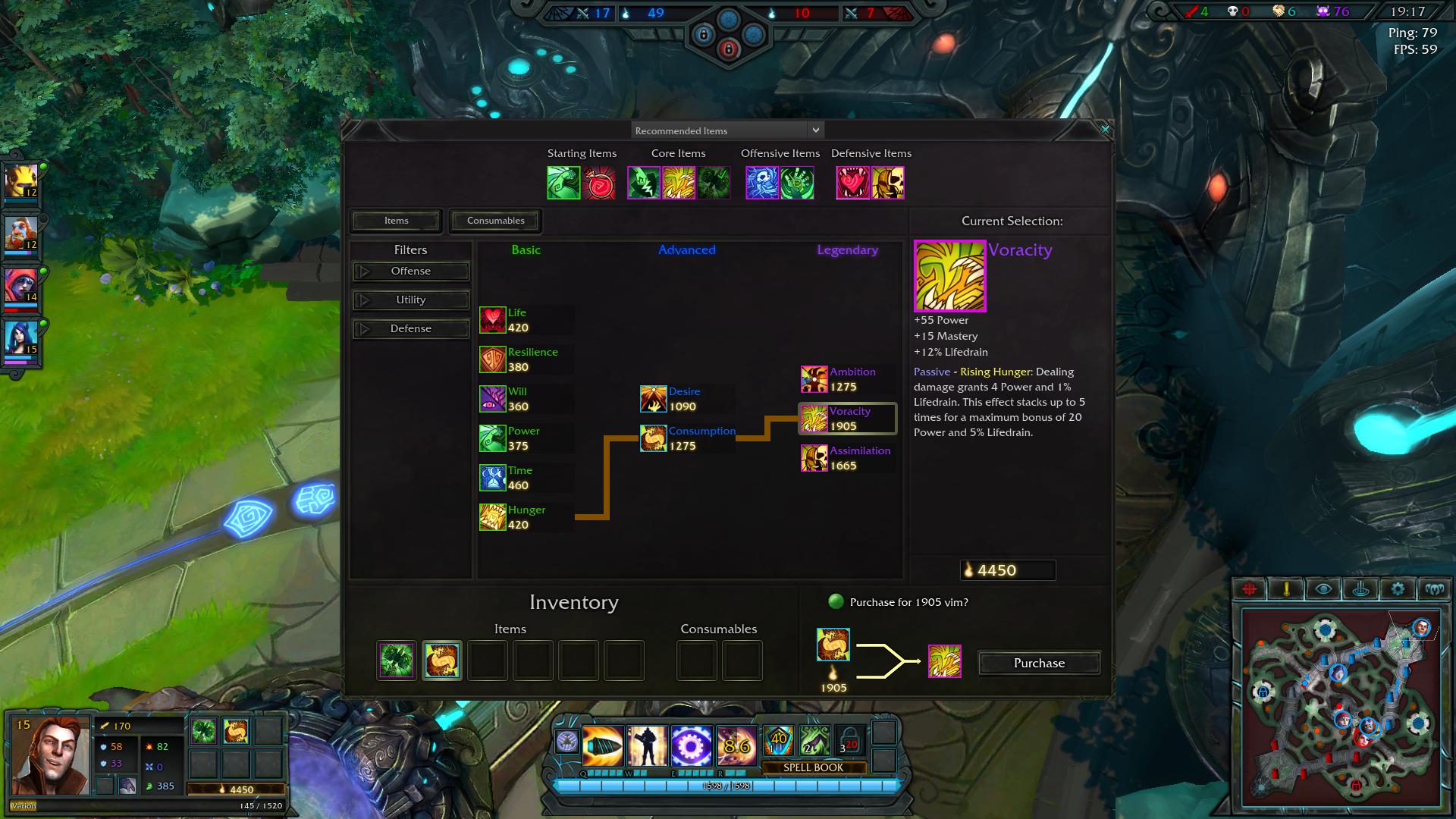
Task: Purchase the Voracity item
Action: click(1039, 663)
